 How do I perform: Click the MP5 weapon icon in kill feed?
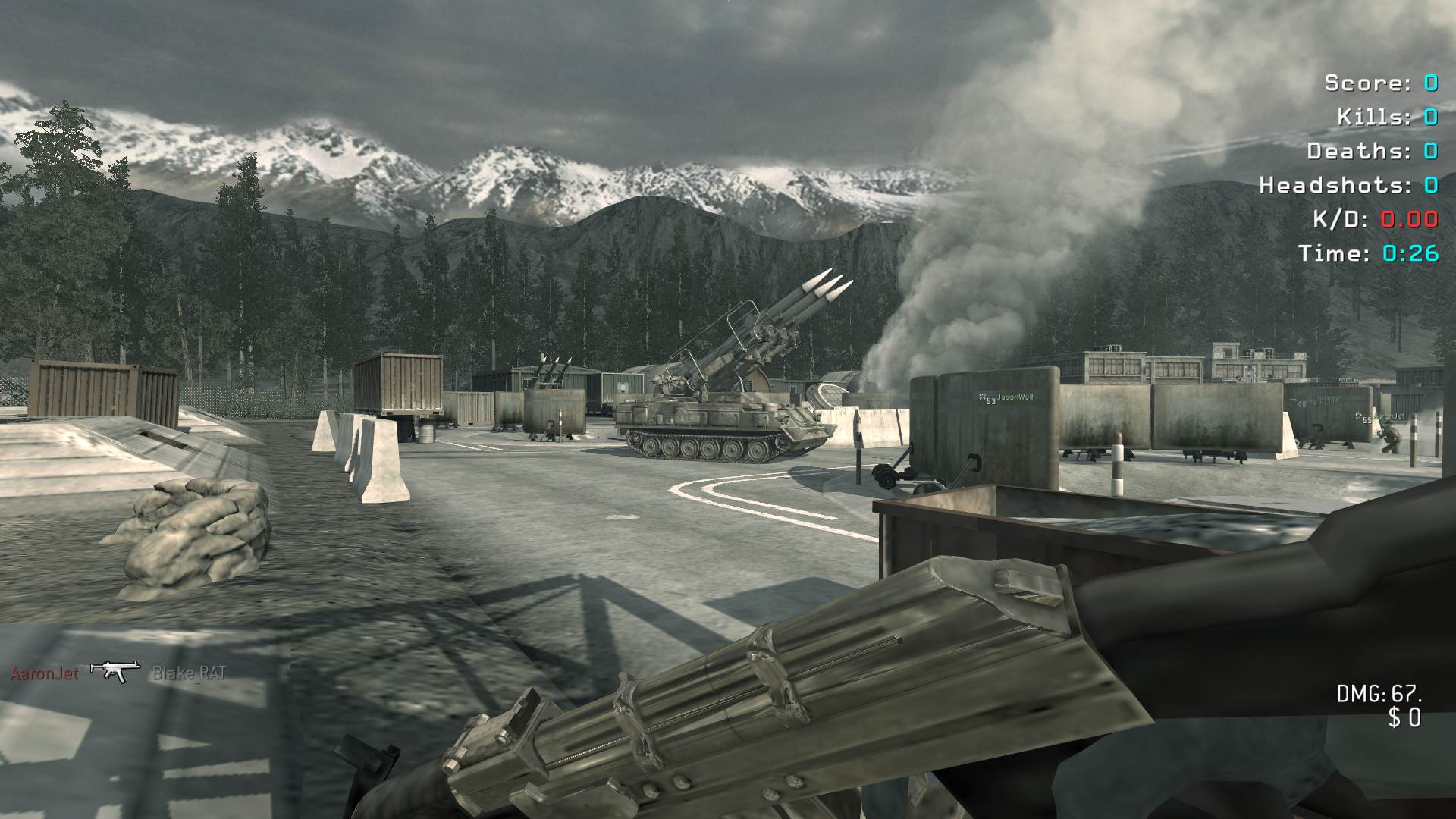115,671
